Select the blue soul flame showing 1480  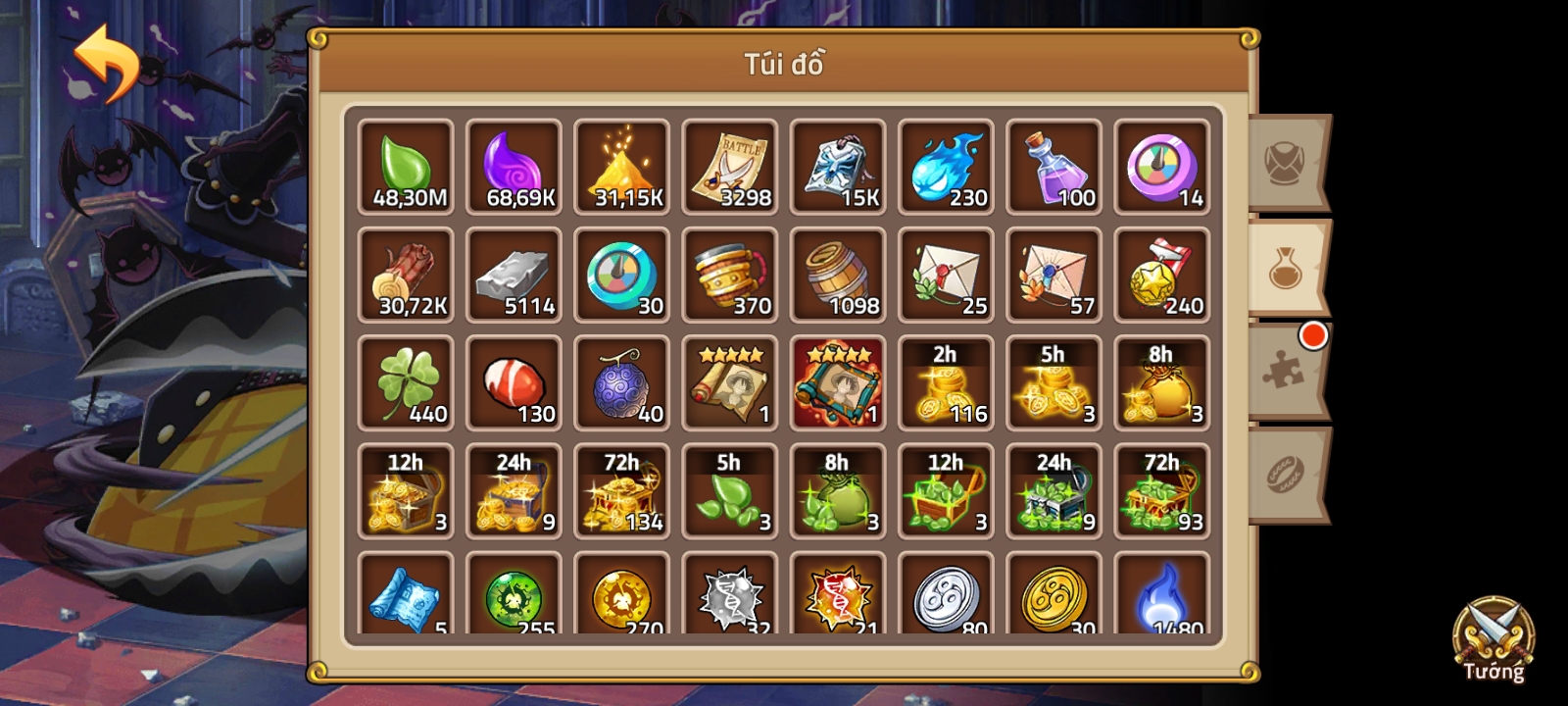[x=1161, y=598]
